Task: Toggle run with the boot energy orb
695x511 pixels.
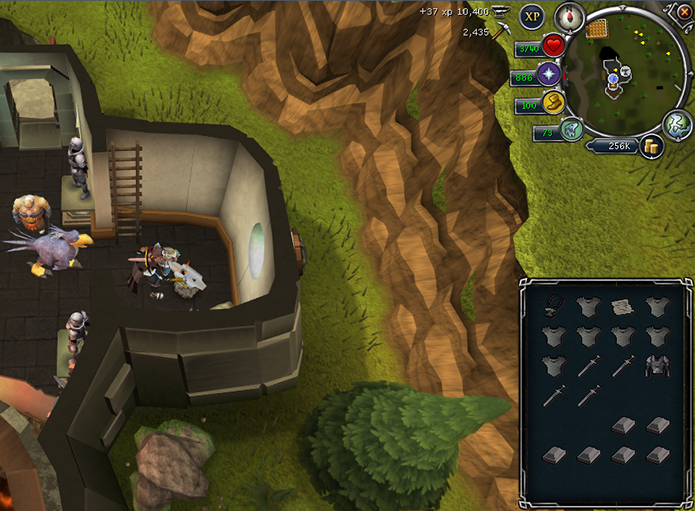Action: click(550, 102)
